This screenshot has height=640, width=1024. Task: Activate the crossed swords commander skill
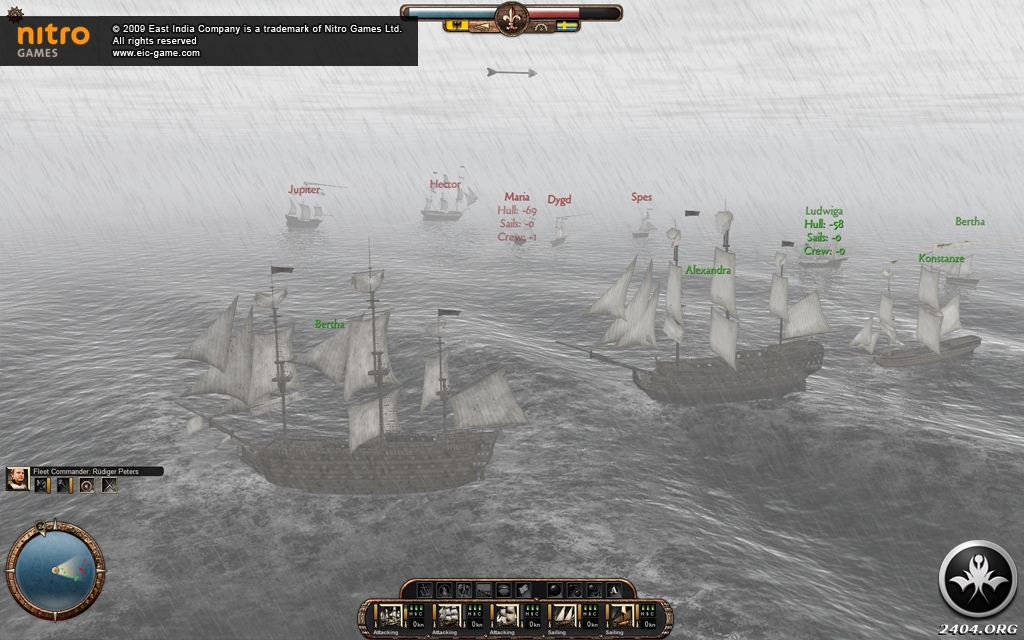coord(109,485)
